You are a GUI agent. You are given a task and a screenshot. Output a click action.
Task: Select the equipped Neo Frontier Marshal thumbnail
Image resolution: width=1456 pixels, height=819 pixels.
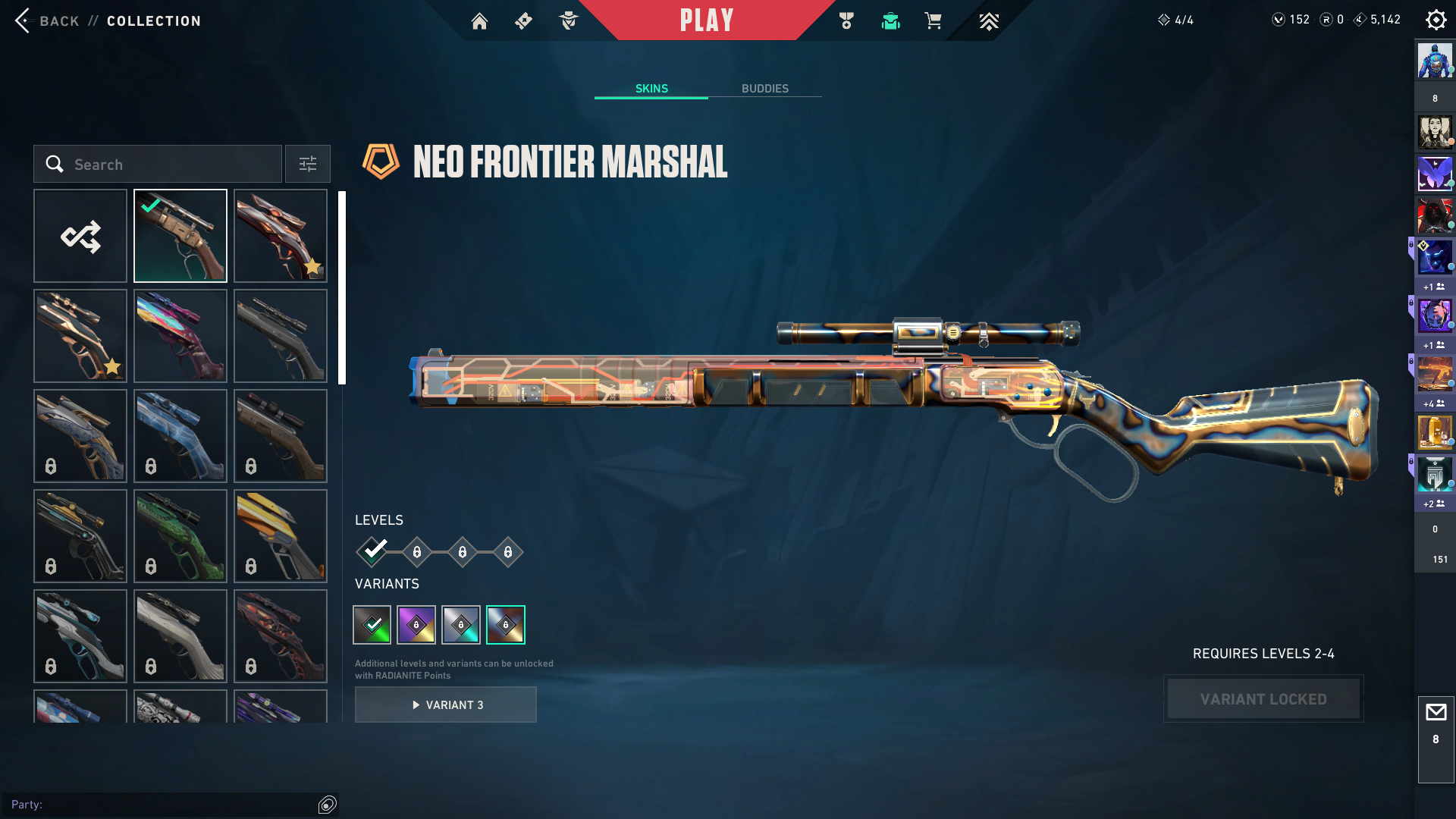click(180, 236)
